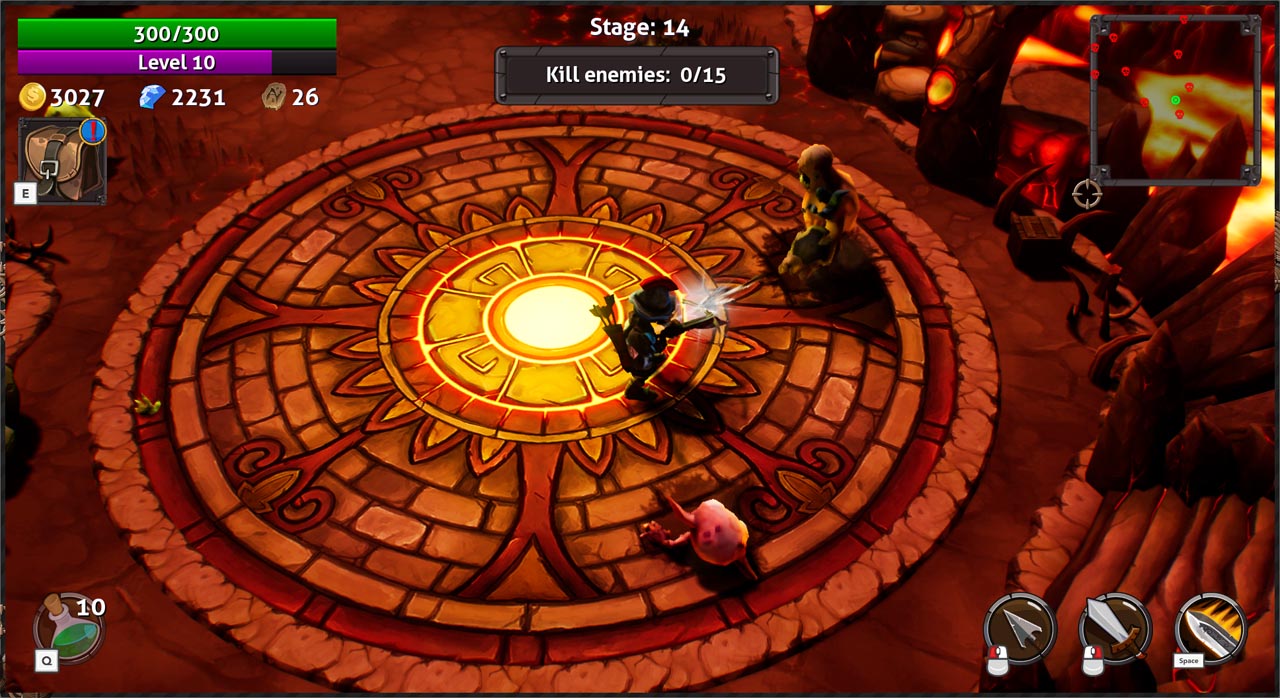
Task: Select the Kill enemies objective tracker
Action: [637, 75]
